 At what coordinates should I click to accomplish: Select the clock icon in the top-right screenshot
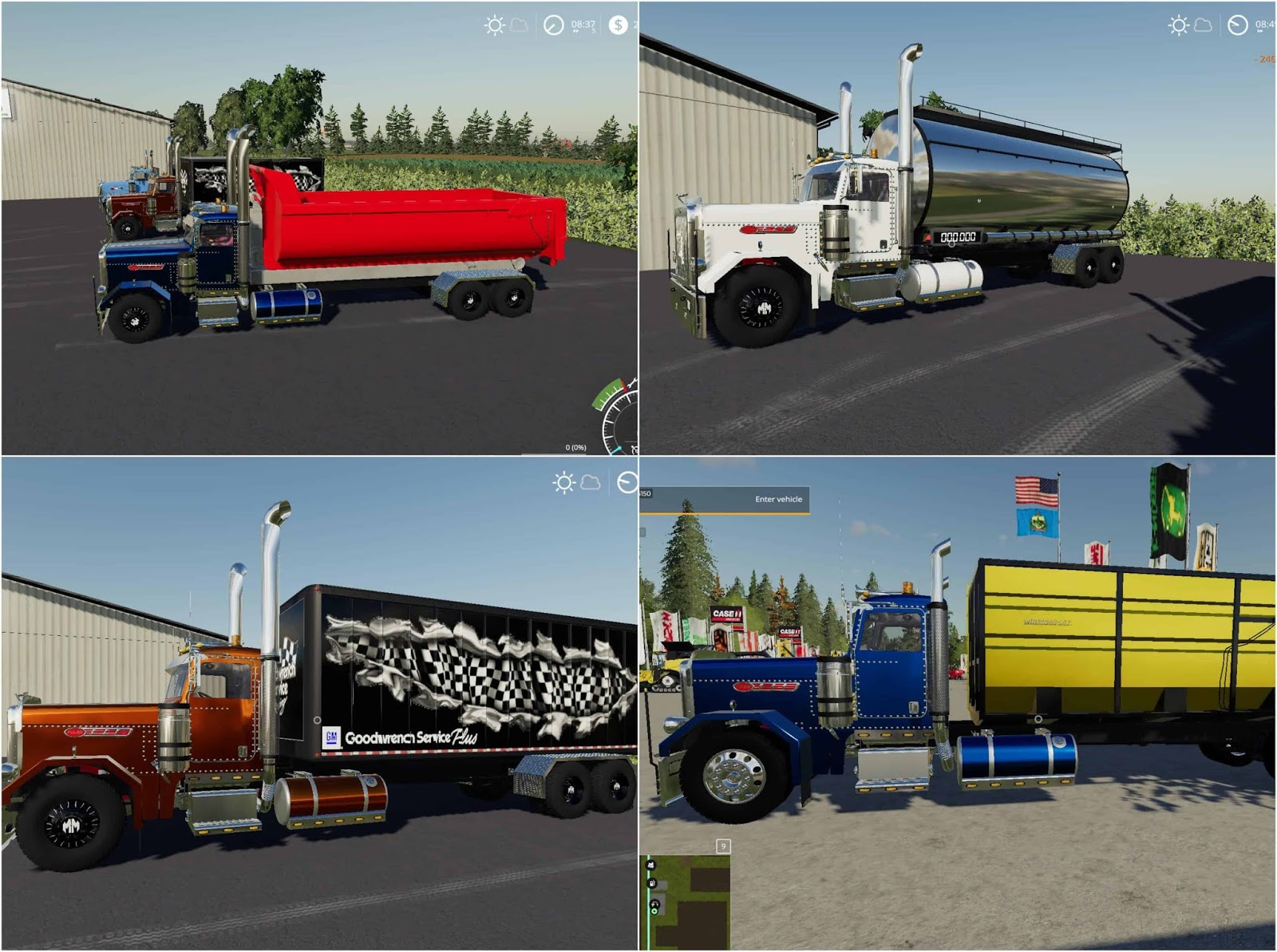(1238, 25)
